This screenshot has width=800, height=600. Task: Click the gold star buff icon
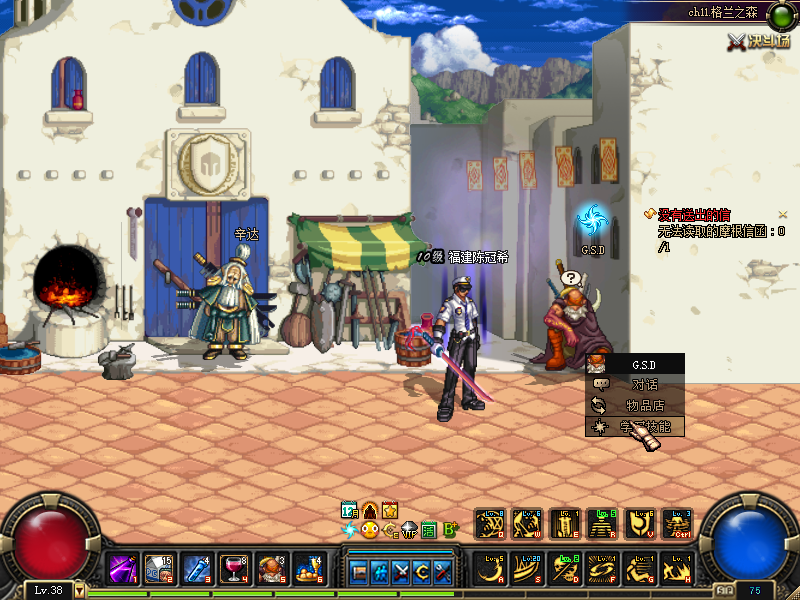[390, 510]
